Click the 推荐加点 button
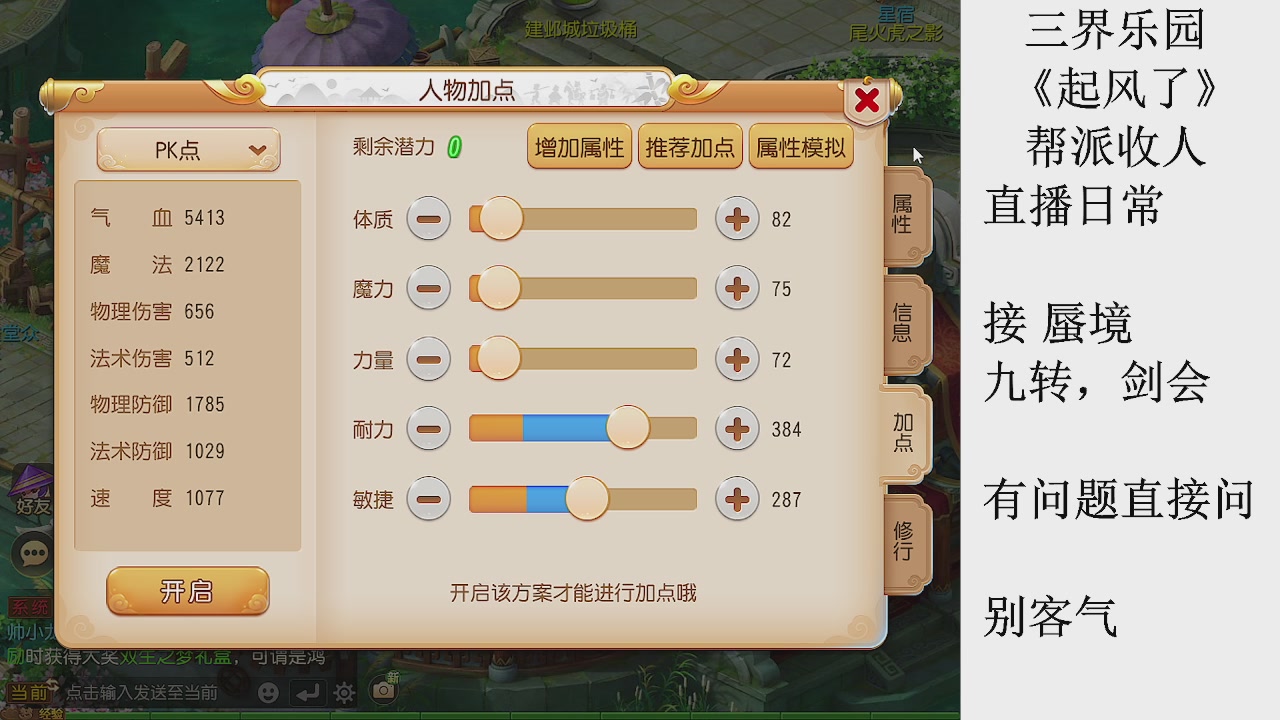 coord(690,146)
